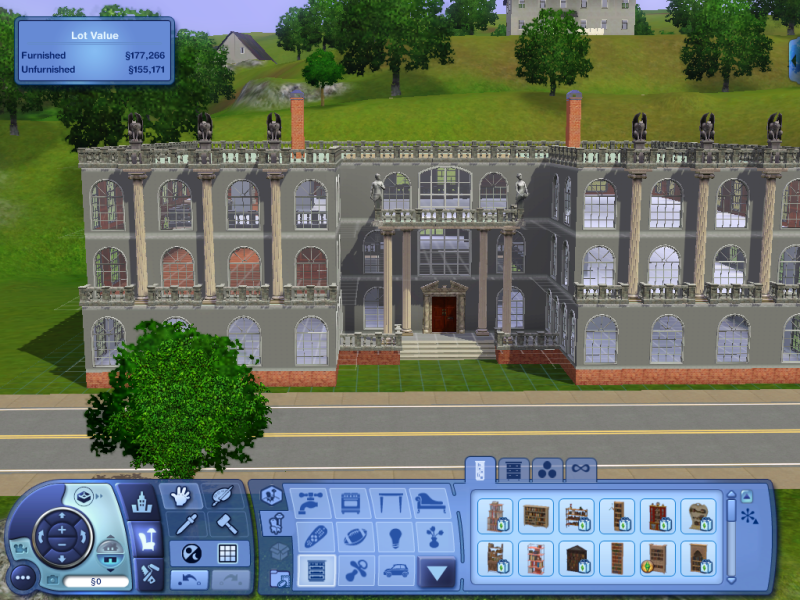800x600 pixels.
Task: Expand categories with the down arrow button
Action: pyautogui.click(x=437, y=572)
